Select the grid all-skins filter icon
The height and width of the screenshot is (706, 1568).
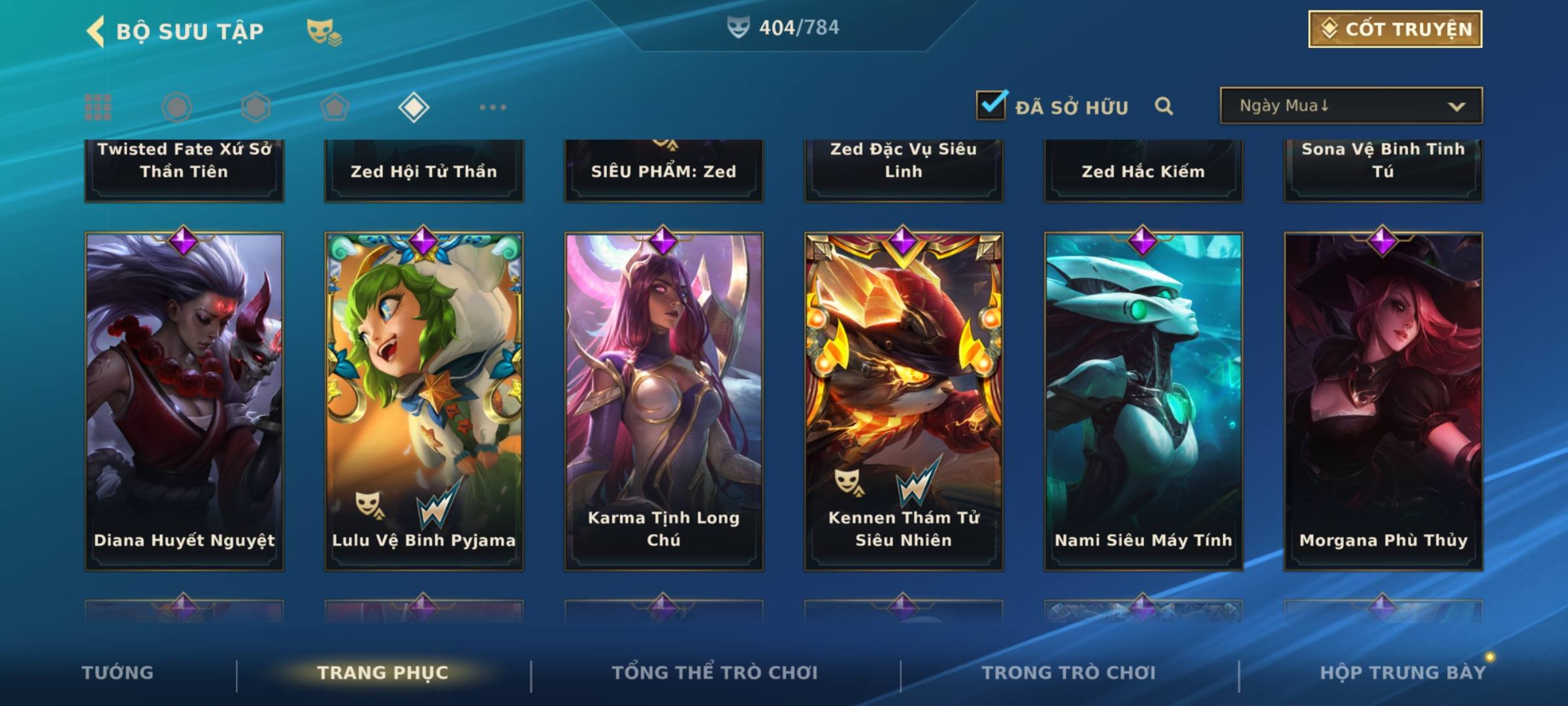[x=98, y=107]
